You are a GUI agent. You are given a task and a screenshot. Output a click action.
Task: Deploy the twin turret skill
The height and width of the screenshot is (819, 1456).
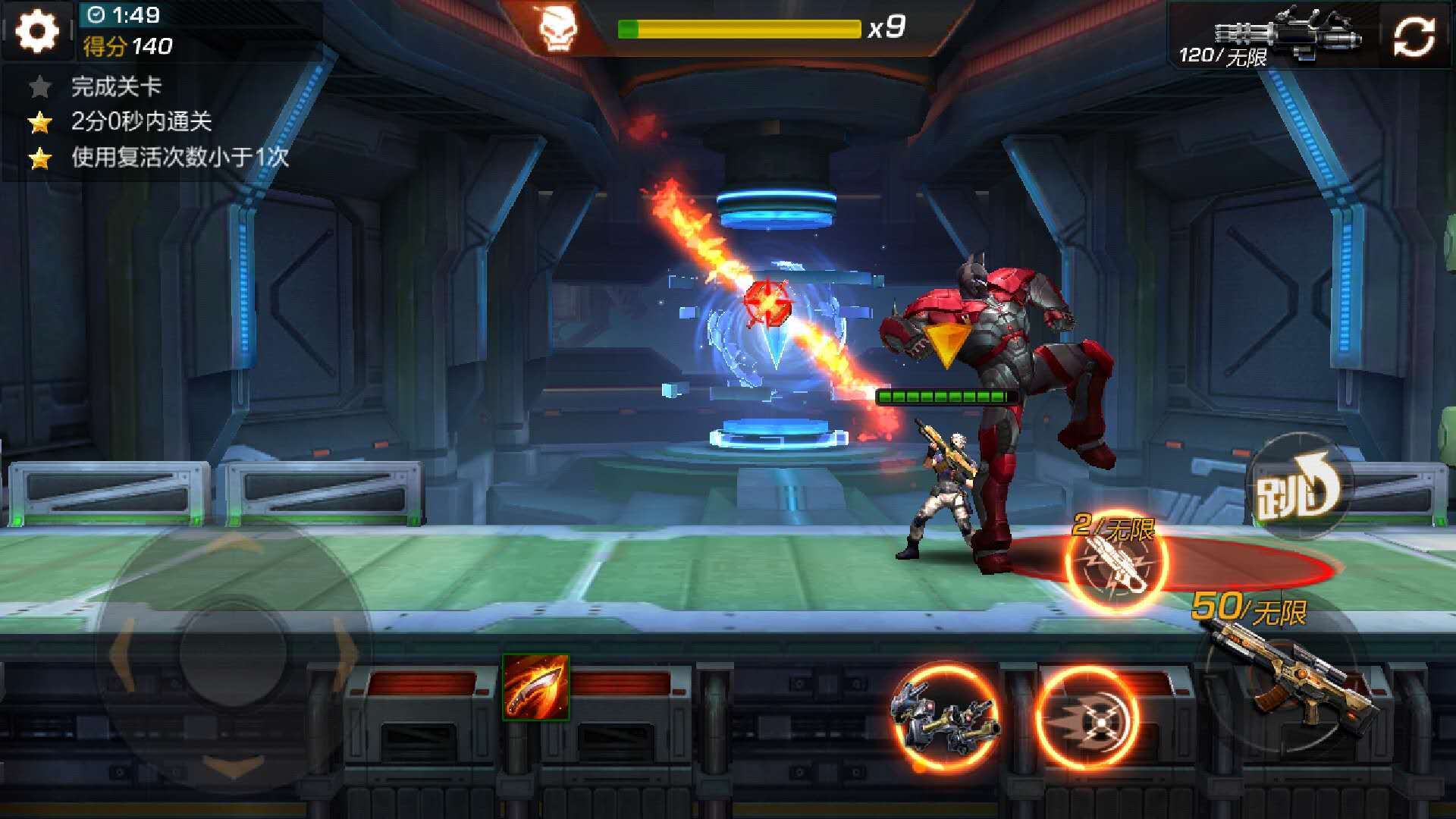tap(945, 716)
